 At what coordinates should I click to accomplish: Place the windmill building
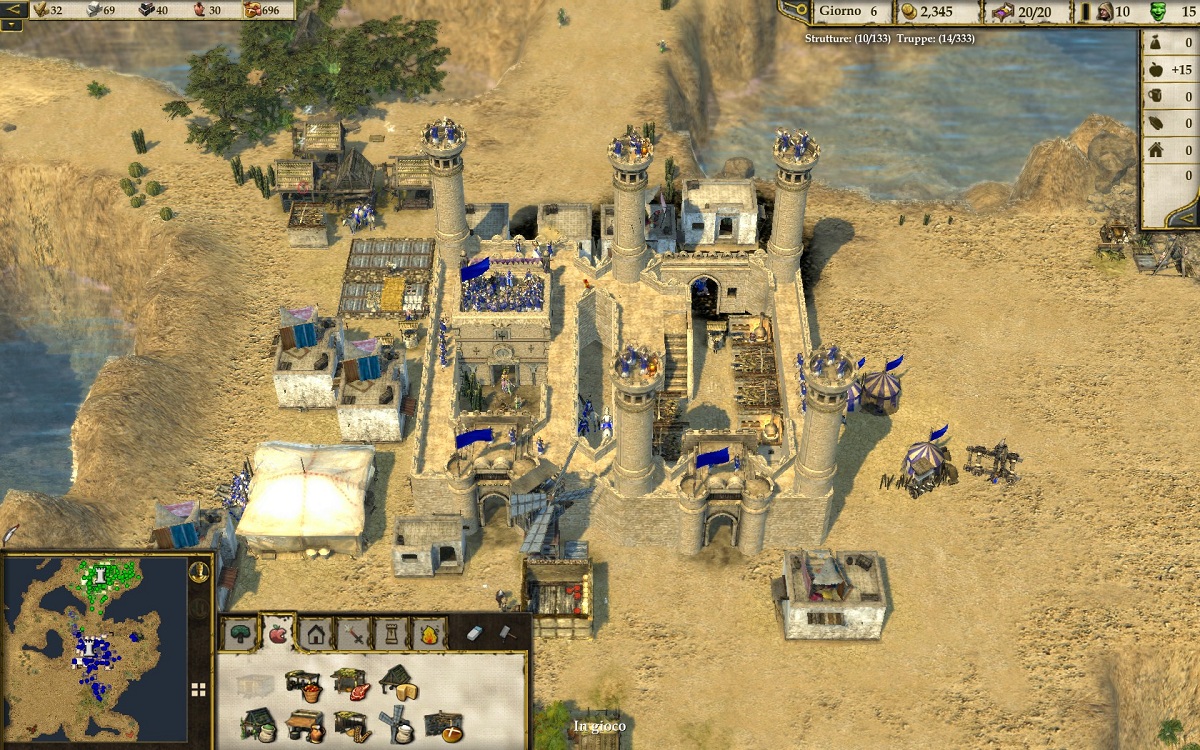(399, 725)
